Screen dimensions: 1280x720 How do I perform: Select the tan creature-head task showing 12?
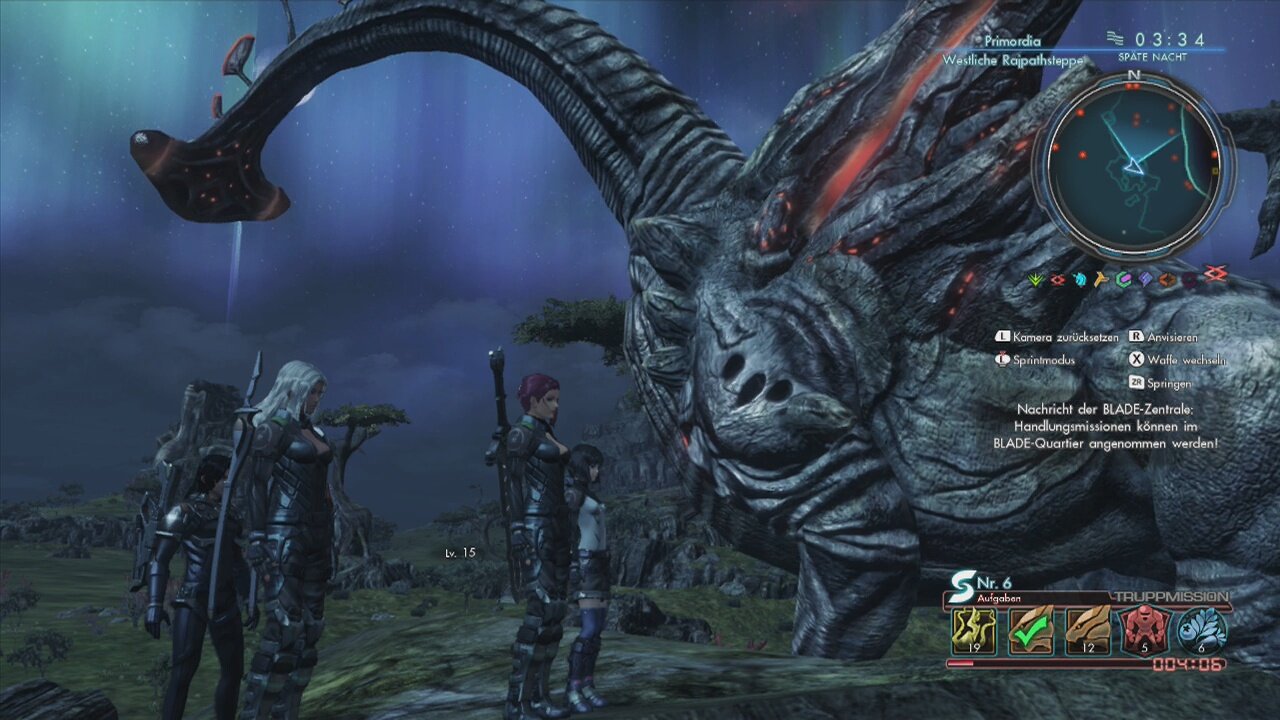[1087, 630]
